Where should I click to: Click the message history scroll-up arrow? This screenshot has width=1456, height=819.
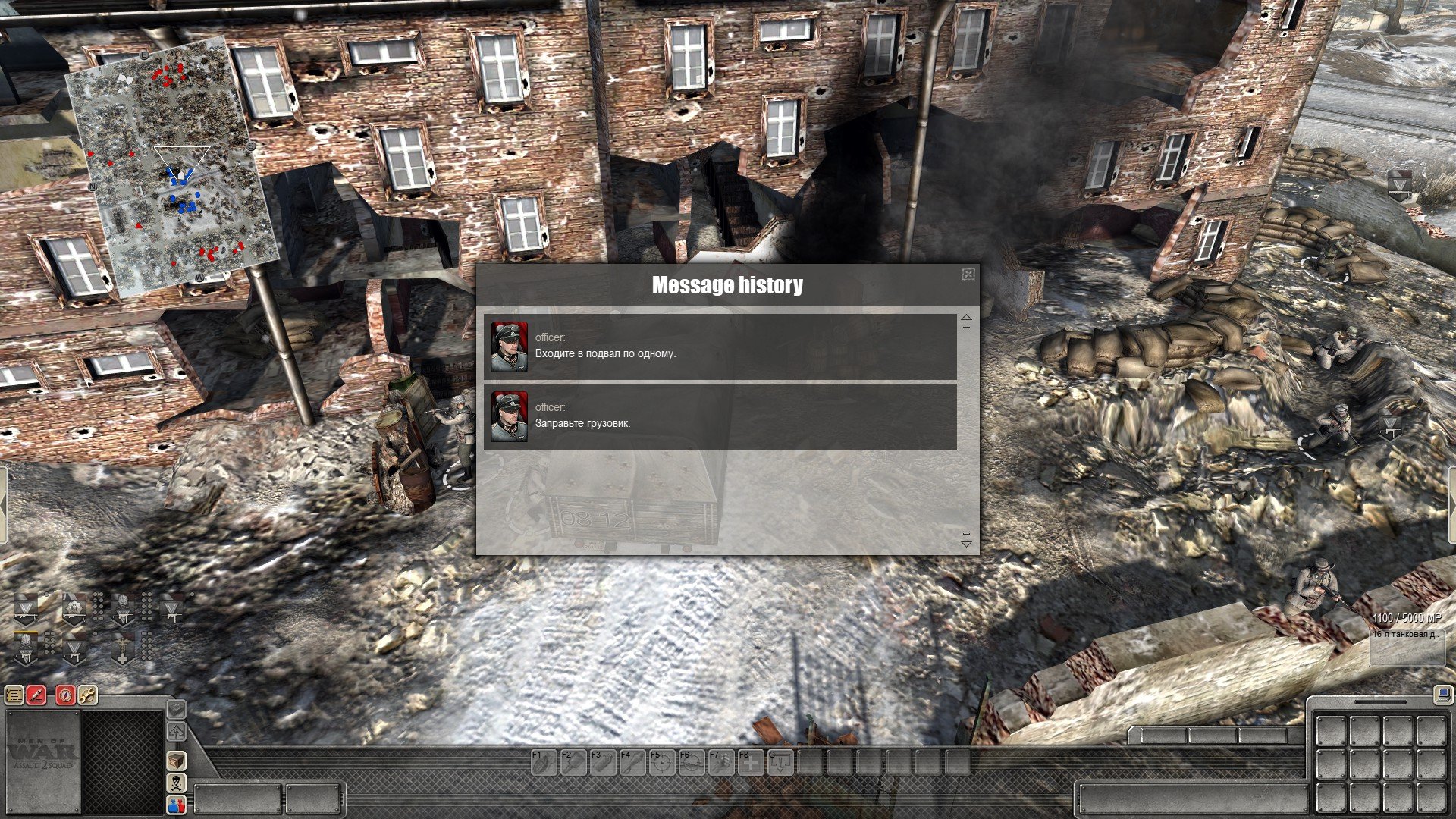coord(966,318)
